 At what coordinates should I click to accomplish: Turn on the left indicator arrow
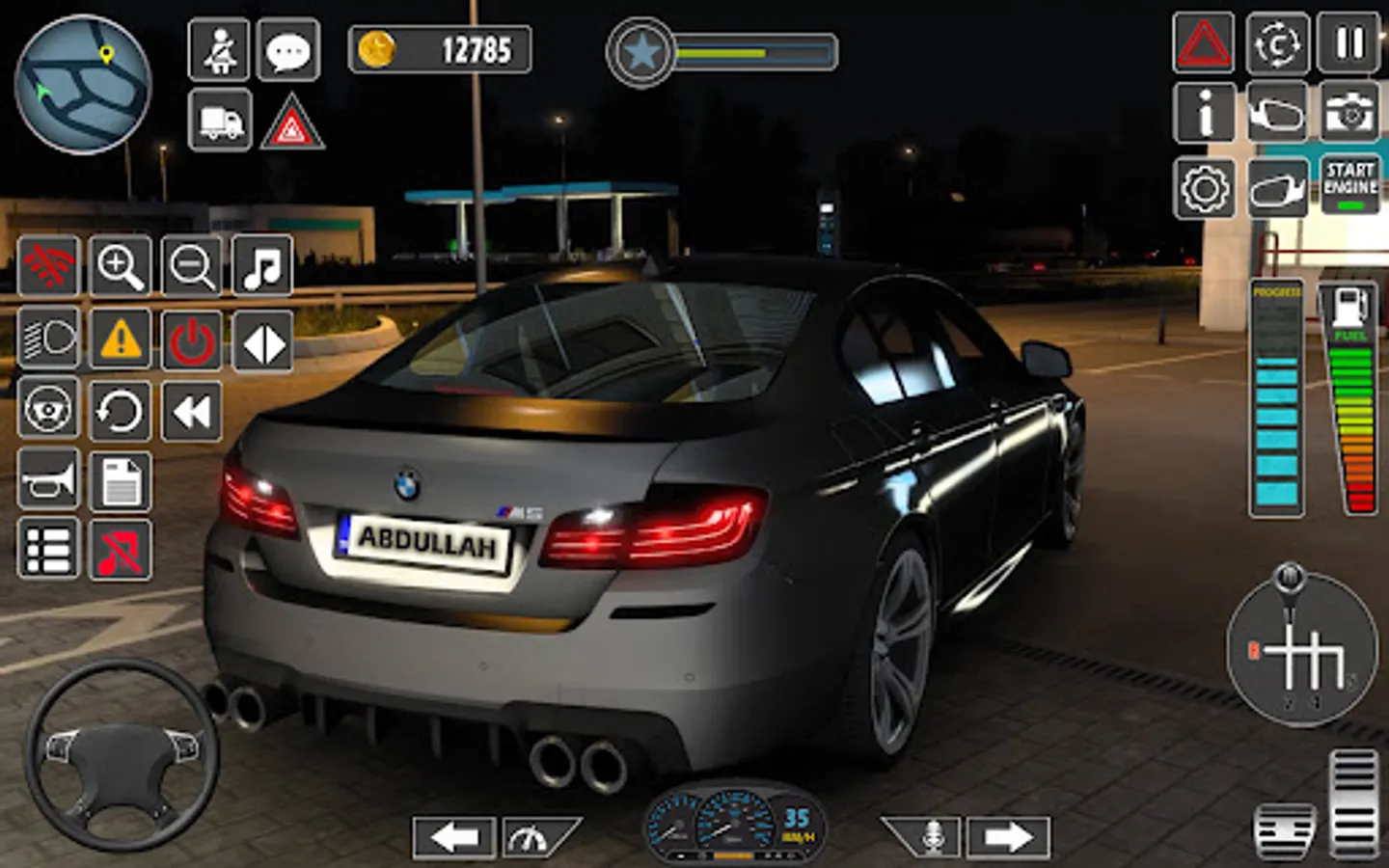coord(454,837)
